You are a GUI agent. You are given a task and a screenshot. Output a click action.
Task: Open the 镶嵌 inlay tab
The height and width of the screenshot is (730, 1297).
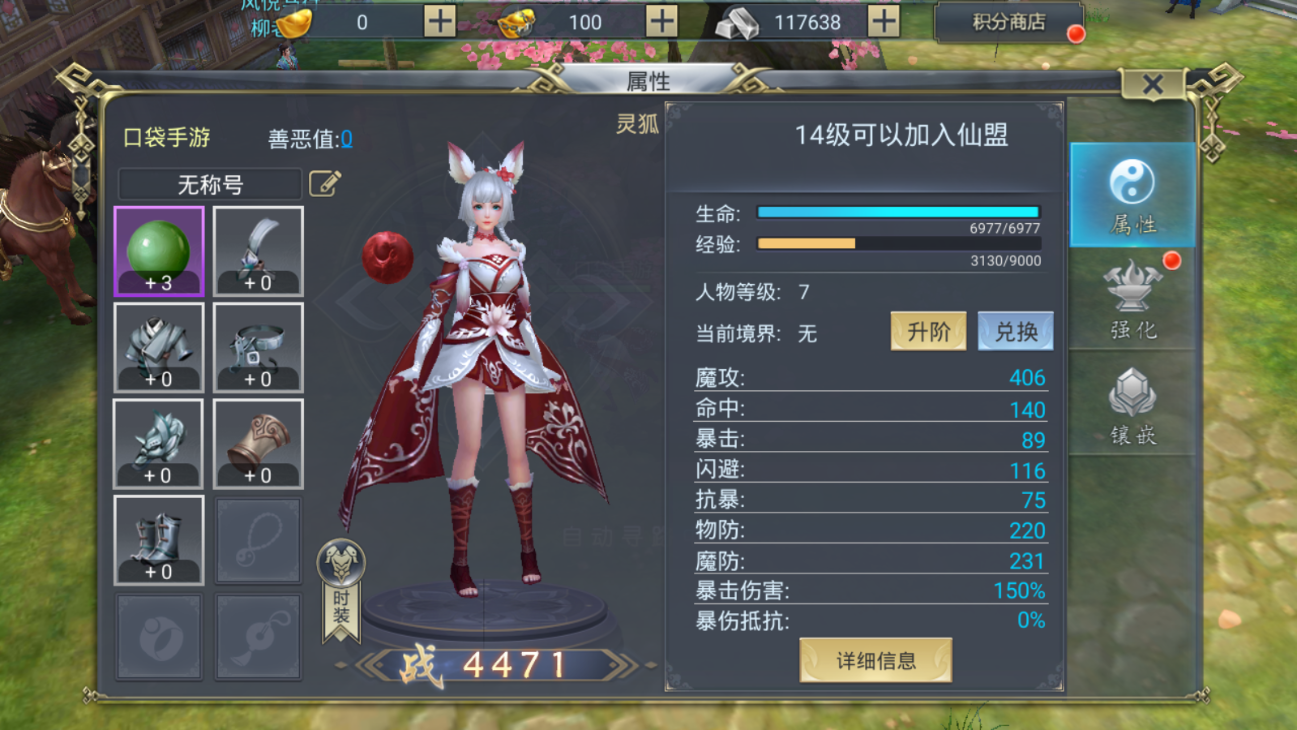tap(1133, 404)
